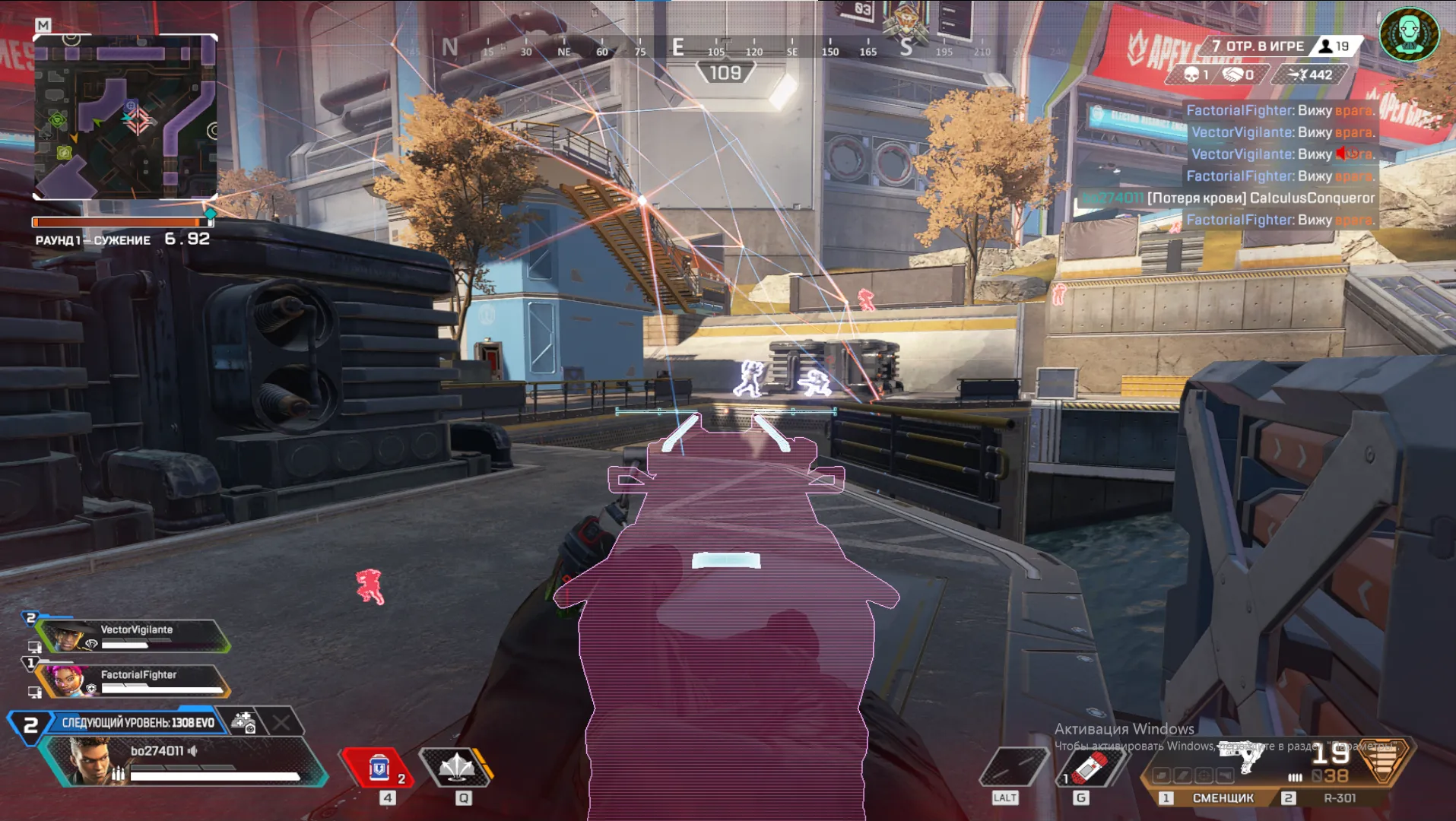Select teammate FactorialFighter's squad panel
Viewport: 1456px width, 821px height.
(134, 681)
